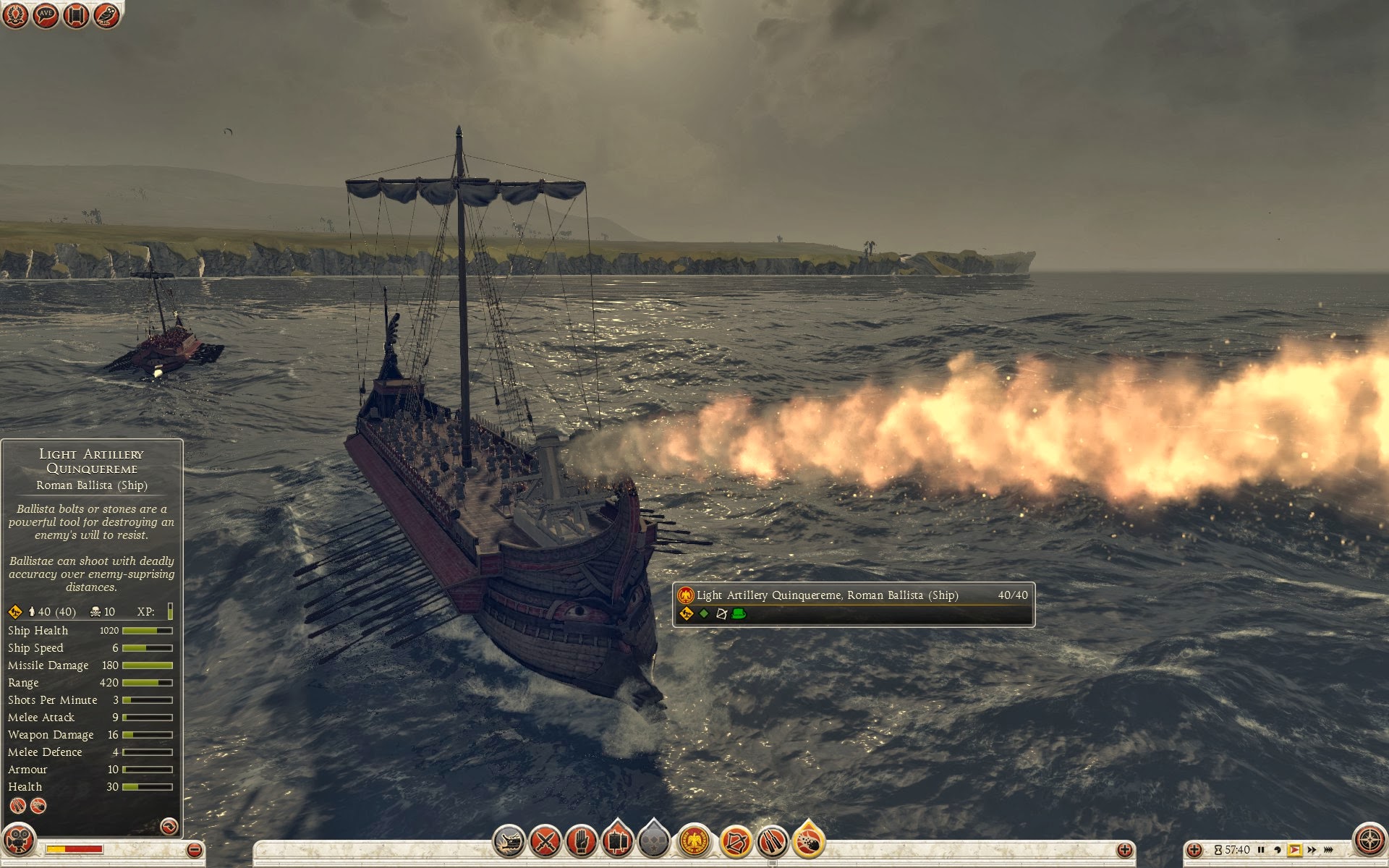Open the laurel wreath menu icon
This screenshot has height=868, width=1389.
[15, 15]
